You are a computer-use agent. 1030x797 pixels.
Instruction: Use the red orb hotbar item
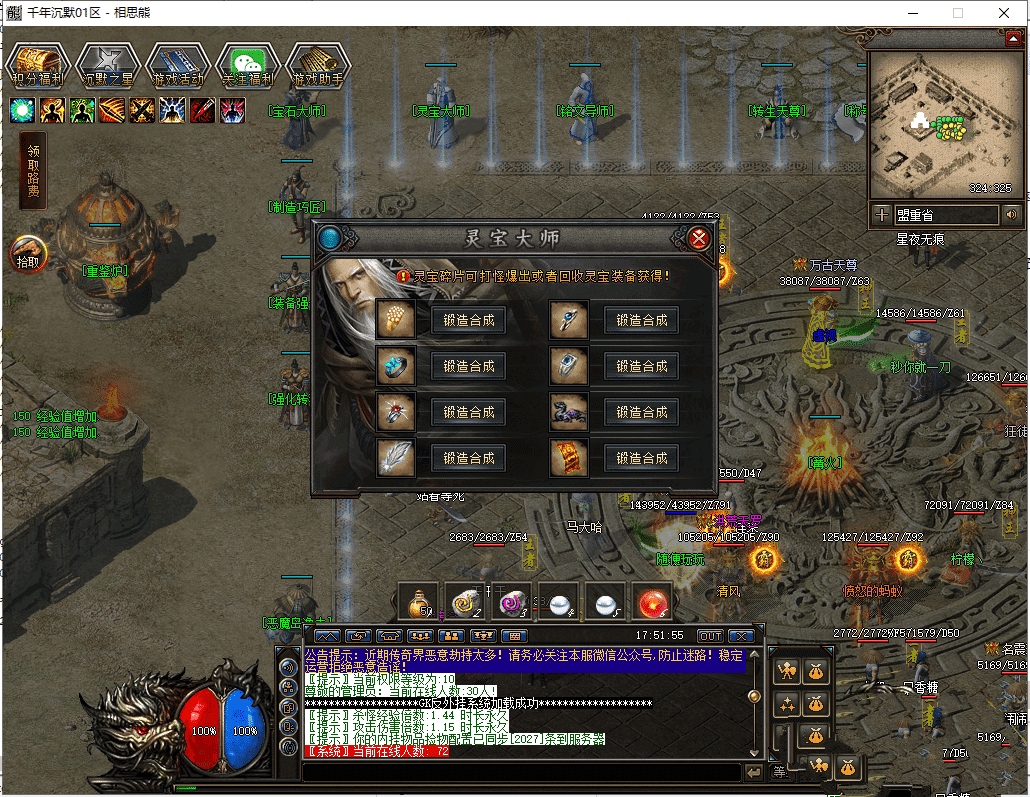point(653,601)
